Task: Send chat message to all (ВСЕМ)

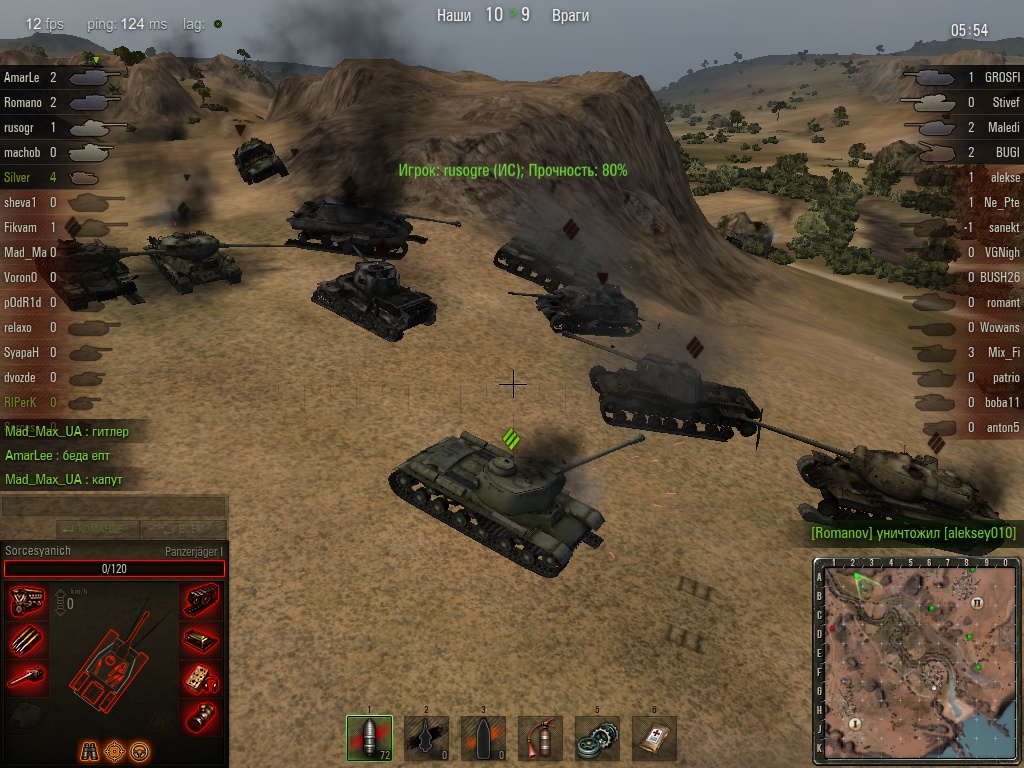Action: [x=183, y=528]
